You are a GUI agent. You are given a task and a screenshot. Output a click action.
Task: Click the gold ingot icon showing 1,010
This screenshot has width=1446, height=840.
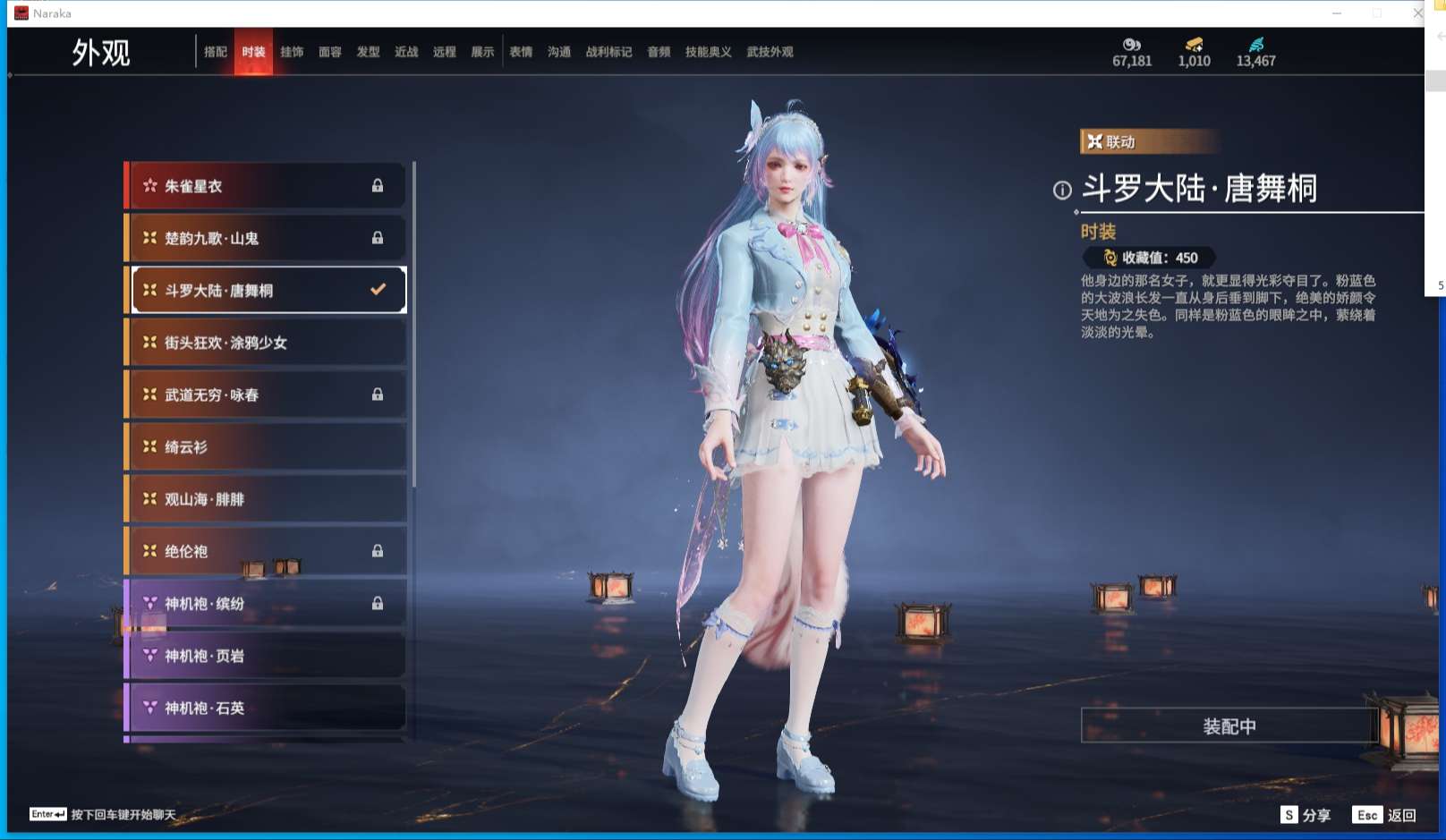click(x=1193, y=44)
